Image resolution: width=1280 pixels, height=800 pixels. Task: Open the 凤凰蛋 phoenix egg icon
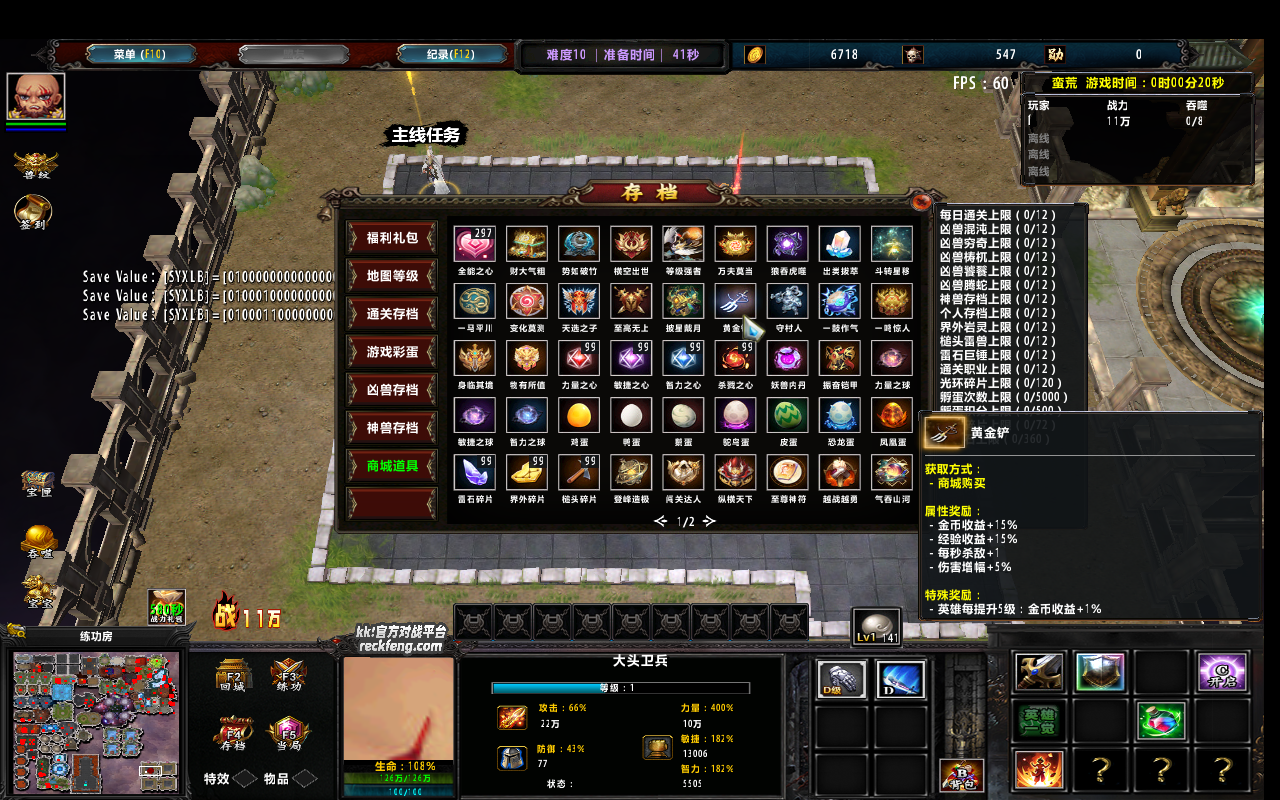click(891, 417)
